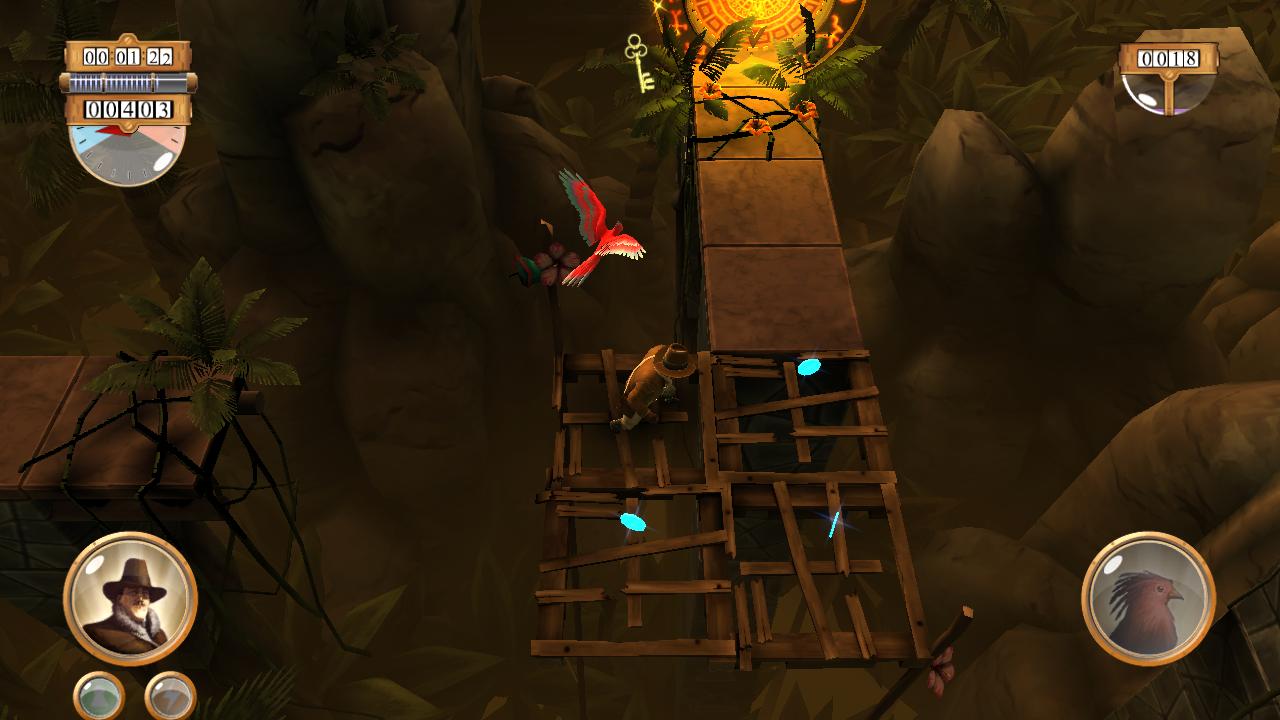This screenshot has height=720, width=1280.
Task: Click the sparkling feather near the scaffold
Action: [x=832, y=525]
